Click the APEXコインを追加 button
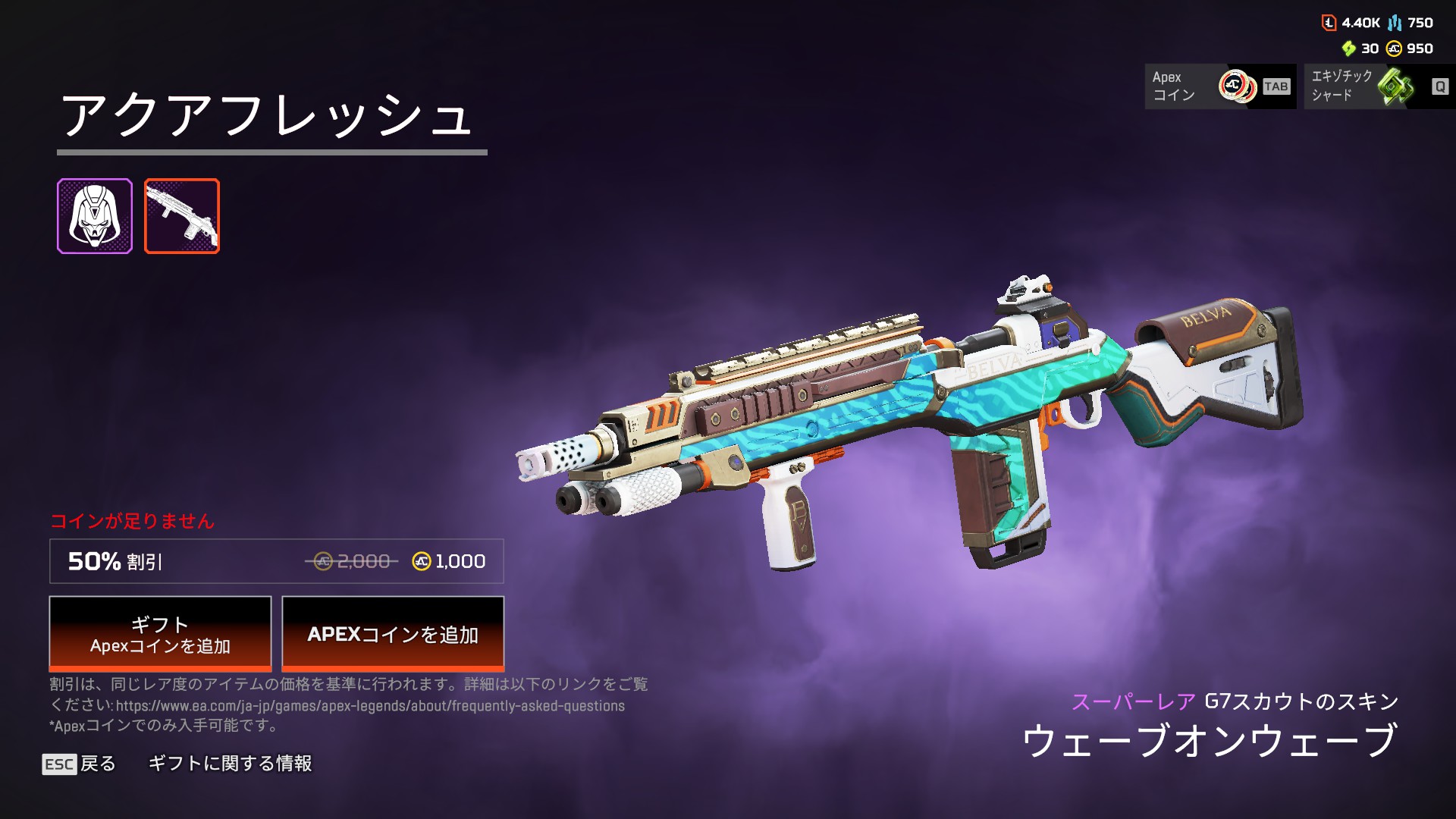Image resolution: width=1456 pixels, height=819 pixels. (x=393, y=634)
